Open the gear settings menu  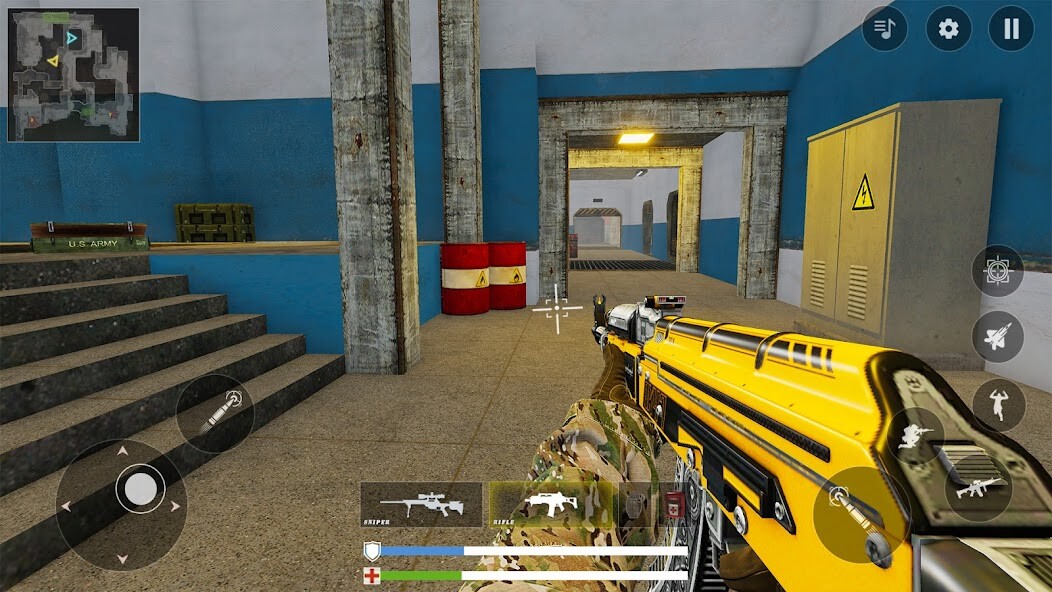948,29
